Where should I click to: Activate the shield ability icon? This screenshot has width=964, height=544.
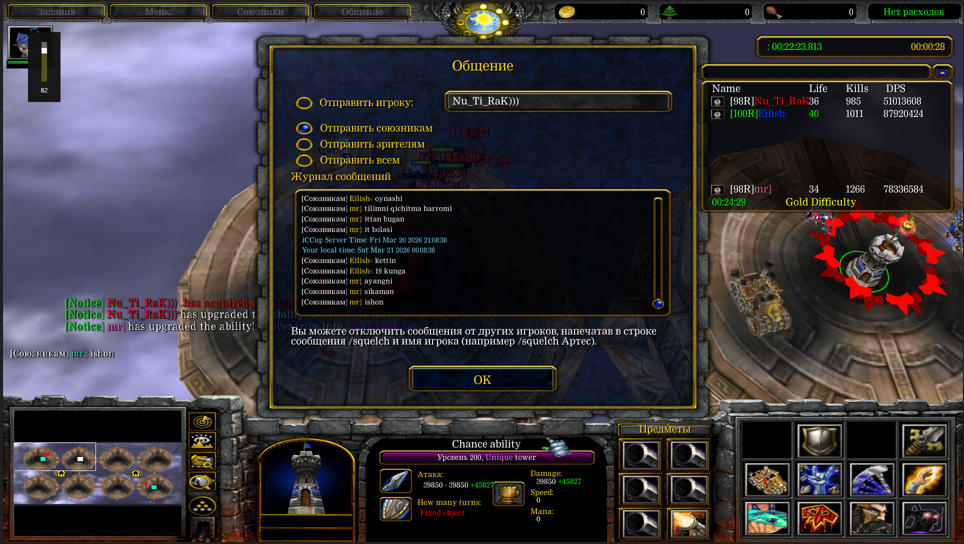point(819,441)
